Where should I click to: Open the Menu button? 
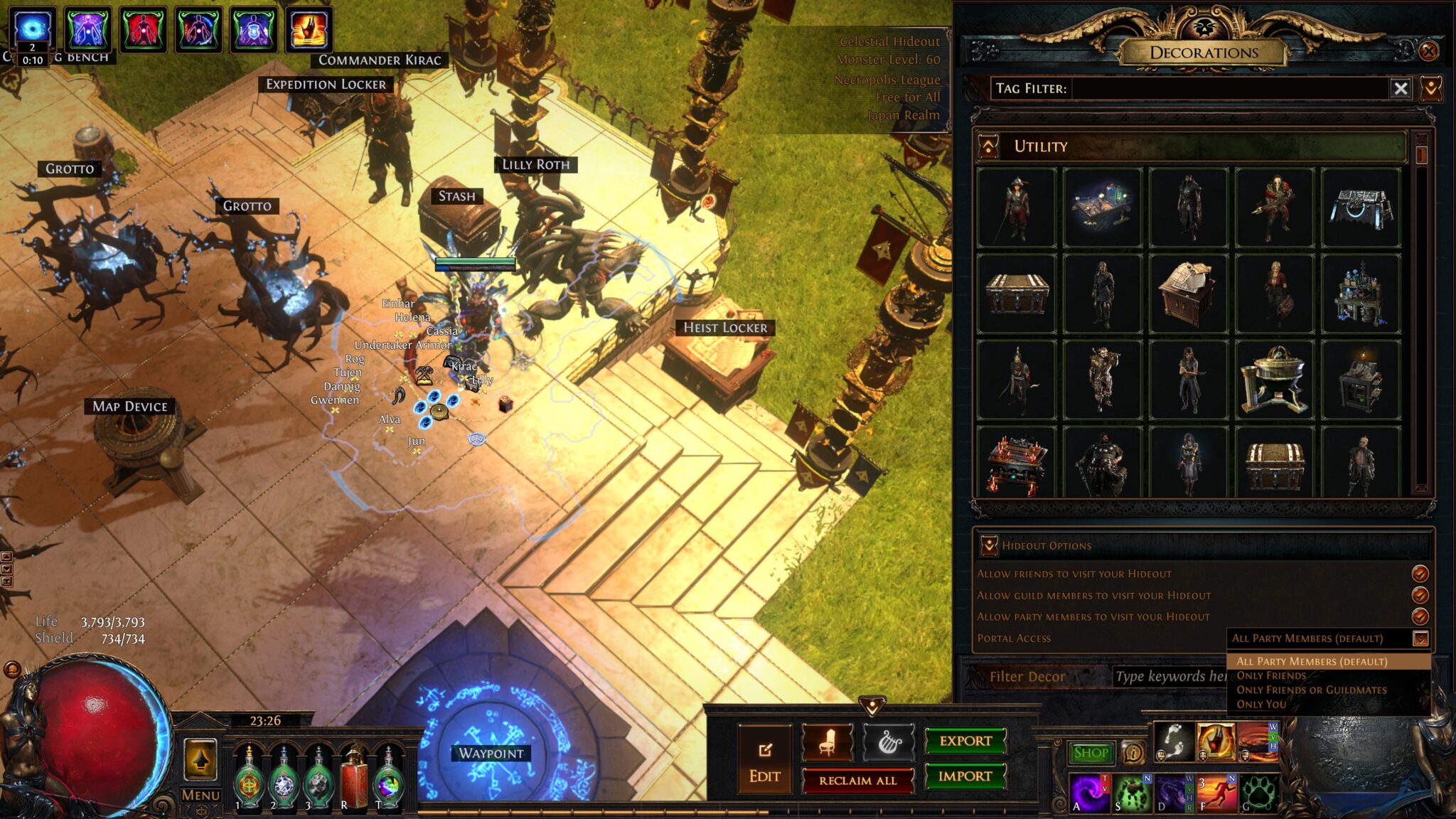[x=200, y=795]
